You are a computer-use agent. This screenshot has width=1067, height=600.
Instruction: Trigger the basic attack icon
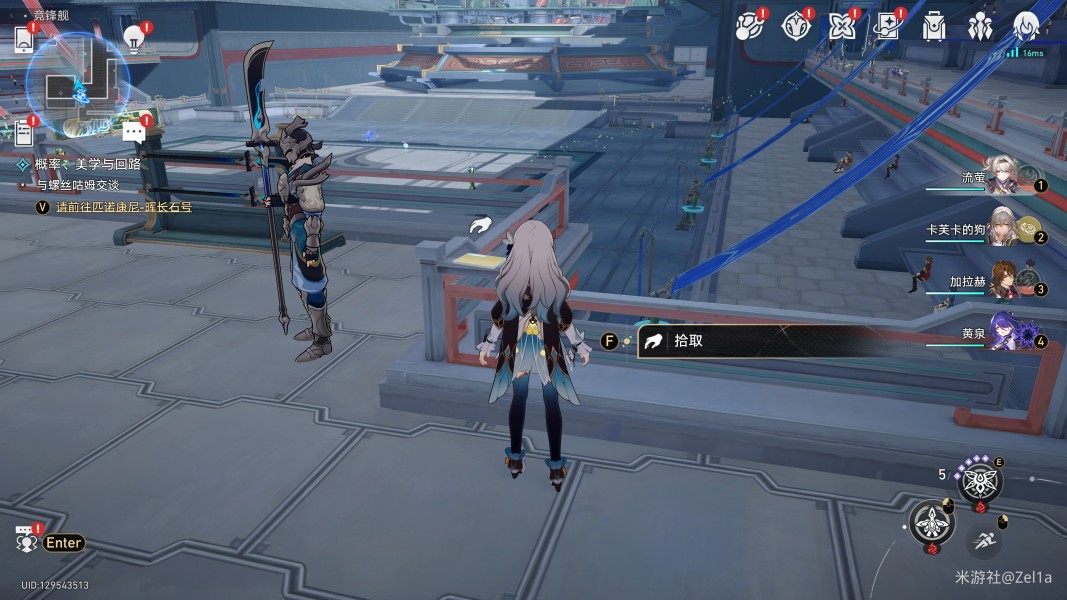[931, 523]
